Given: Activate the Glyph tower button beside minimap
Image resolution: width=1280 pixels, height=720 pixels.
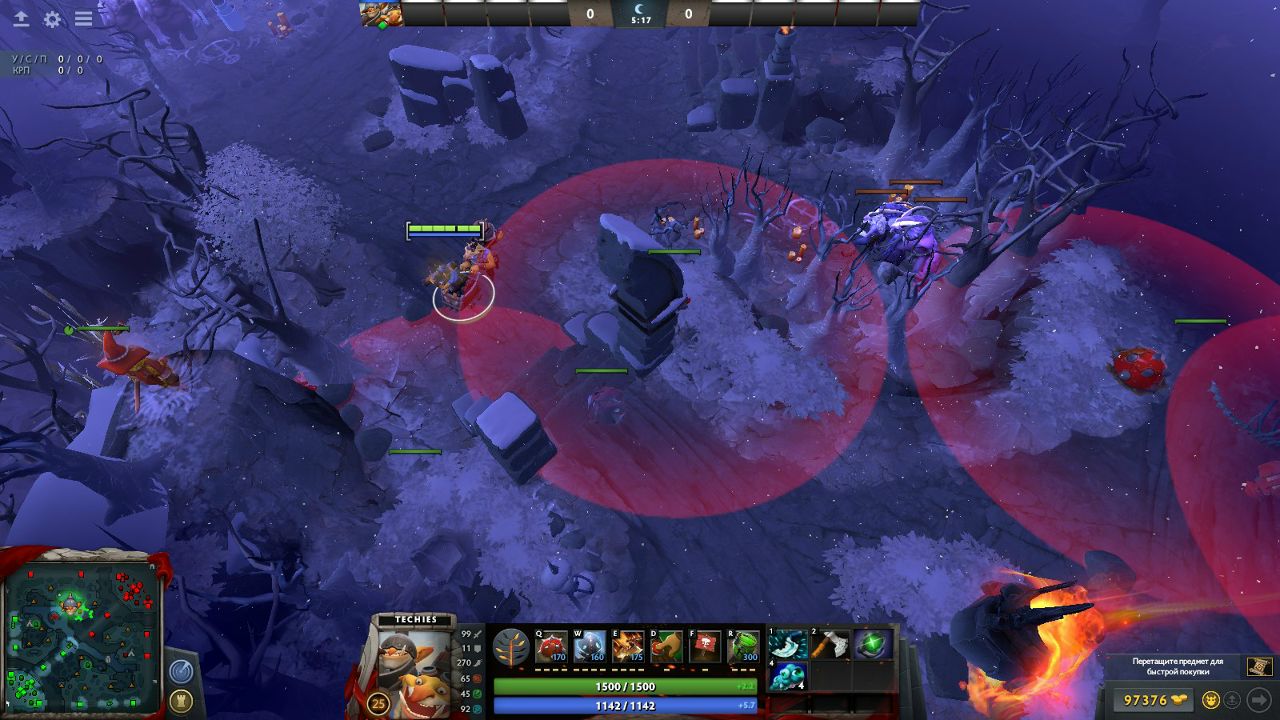Looking at the screenshot, I should click(x=181, y=700).
